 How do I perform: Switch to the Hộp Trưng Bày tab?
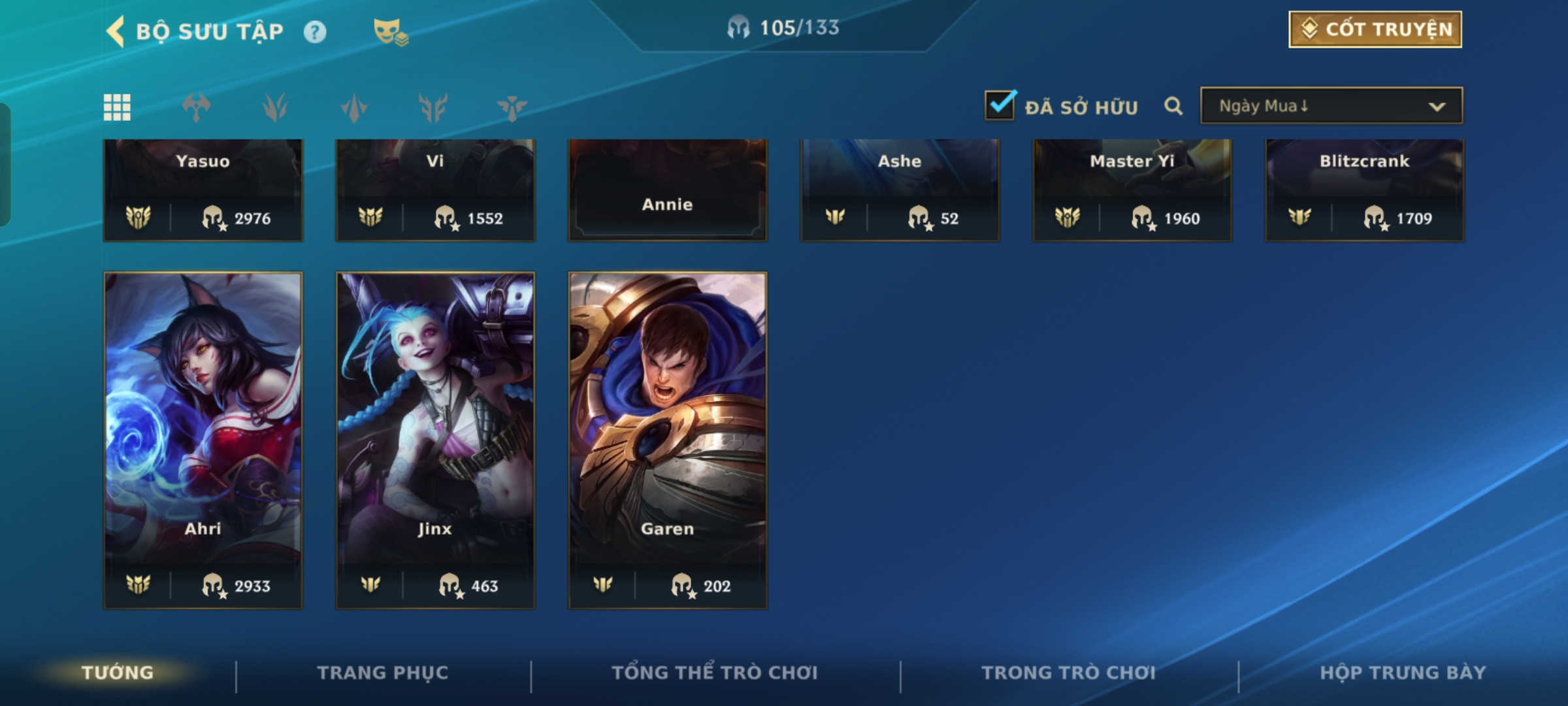1403,673
